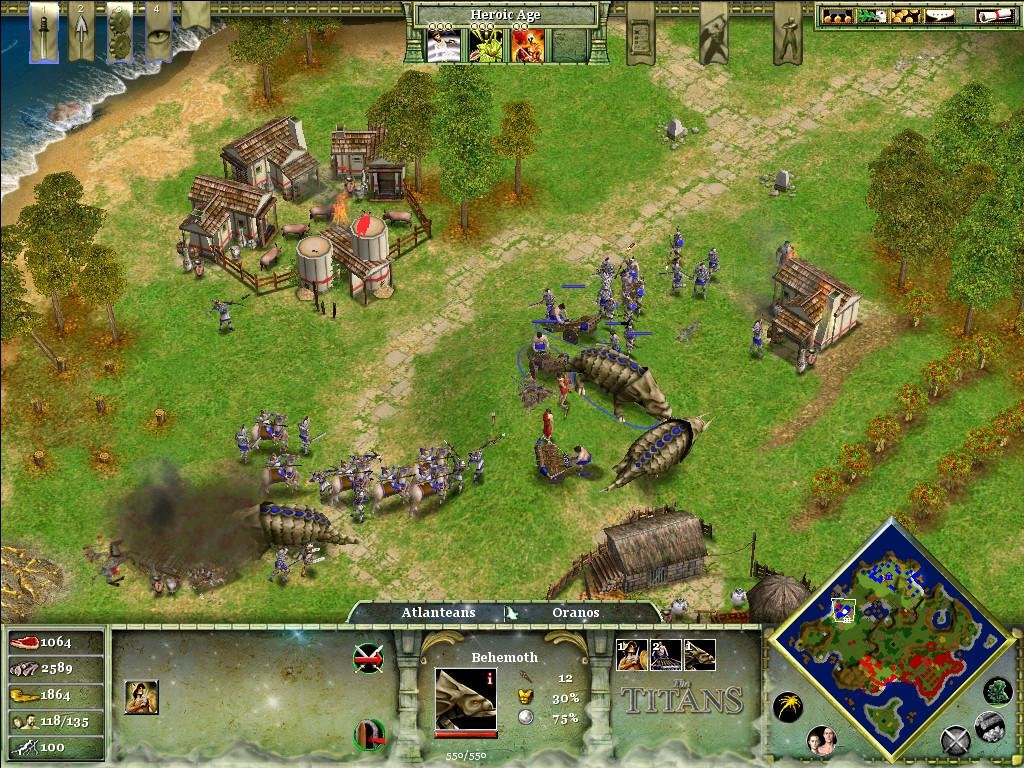This screenshot has width=1024, height=768.
Task: Toggle the tree resource minimap filter
Action: 998,691
